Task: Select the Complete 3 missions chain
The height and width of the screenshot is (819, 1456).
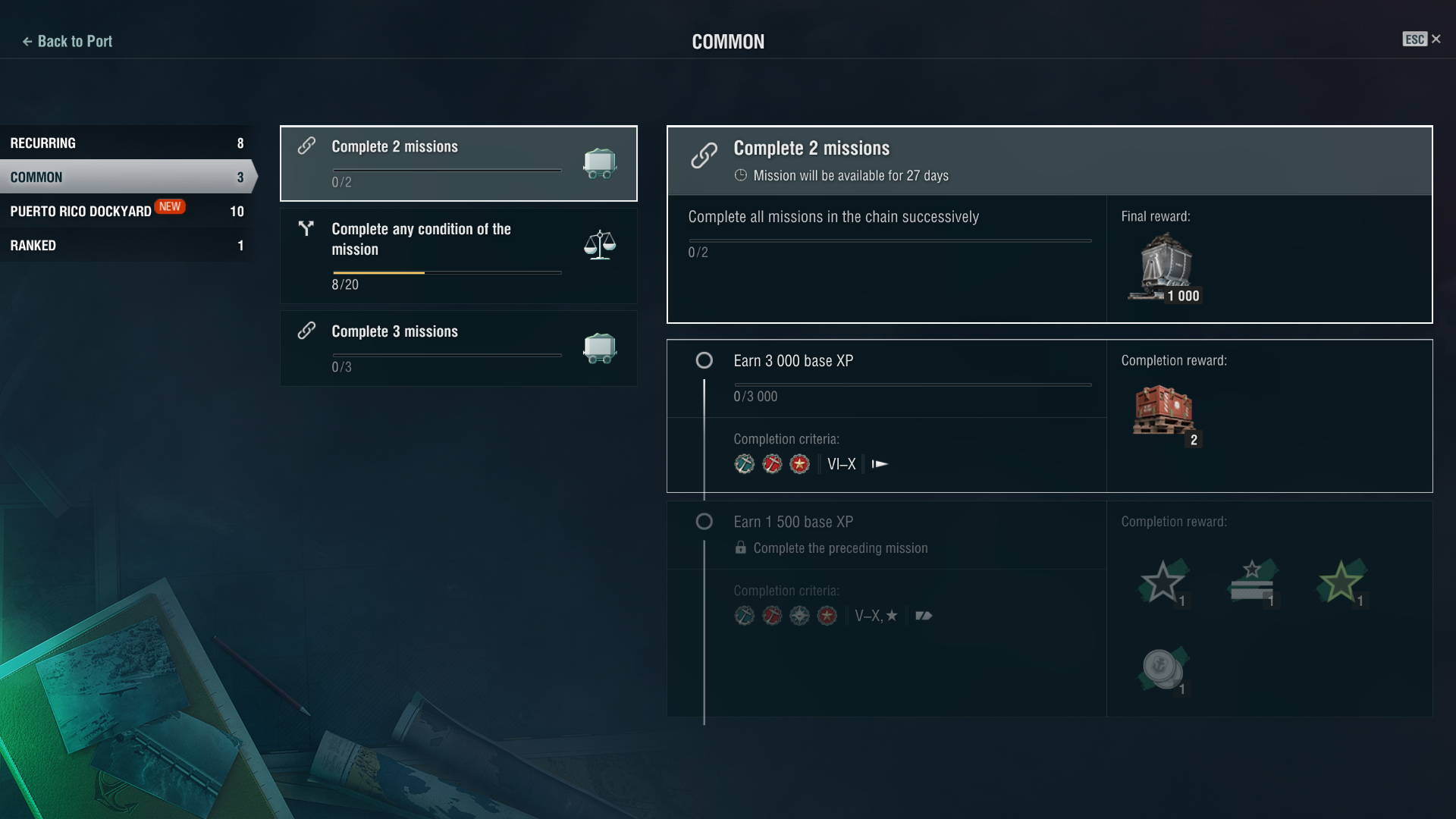Action: coord(458,348)
